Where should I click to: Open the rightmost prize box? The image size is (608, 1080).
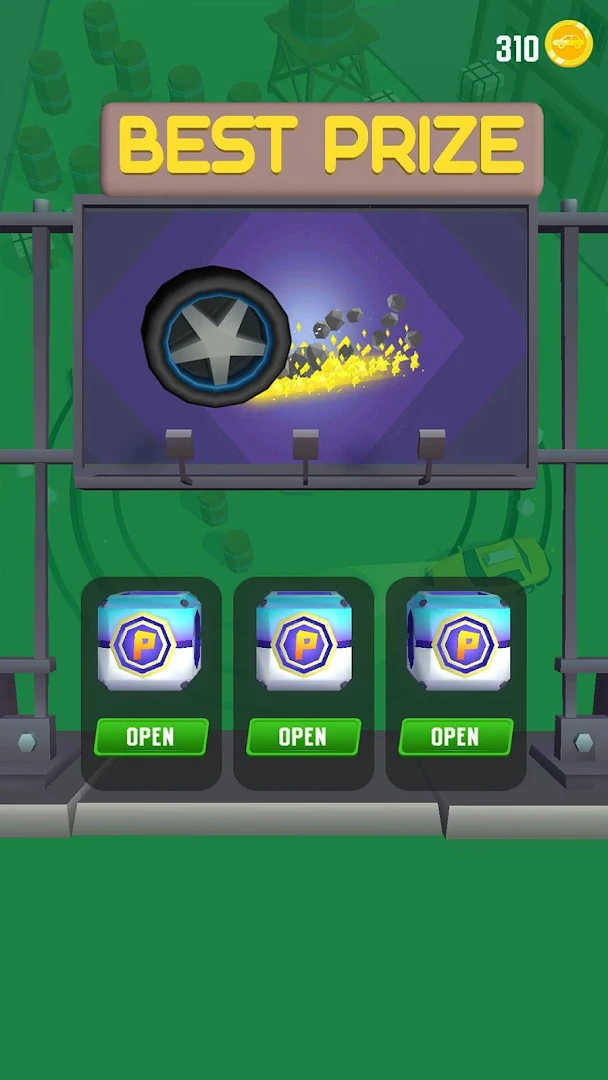pos(455,737)
